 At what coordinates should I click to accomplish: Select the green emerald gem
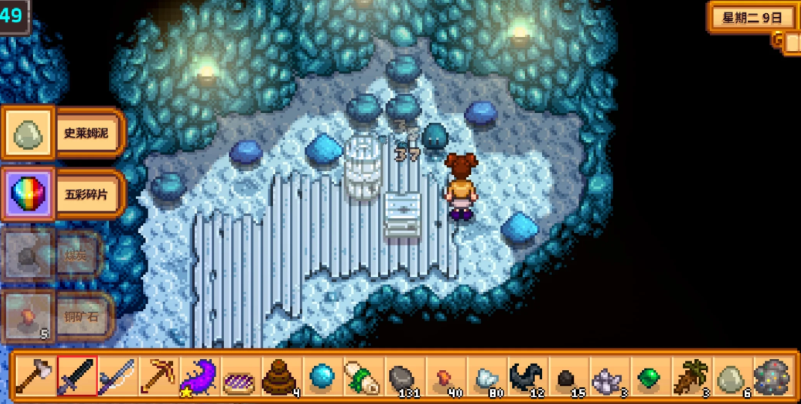tap(649, 377)
